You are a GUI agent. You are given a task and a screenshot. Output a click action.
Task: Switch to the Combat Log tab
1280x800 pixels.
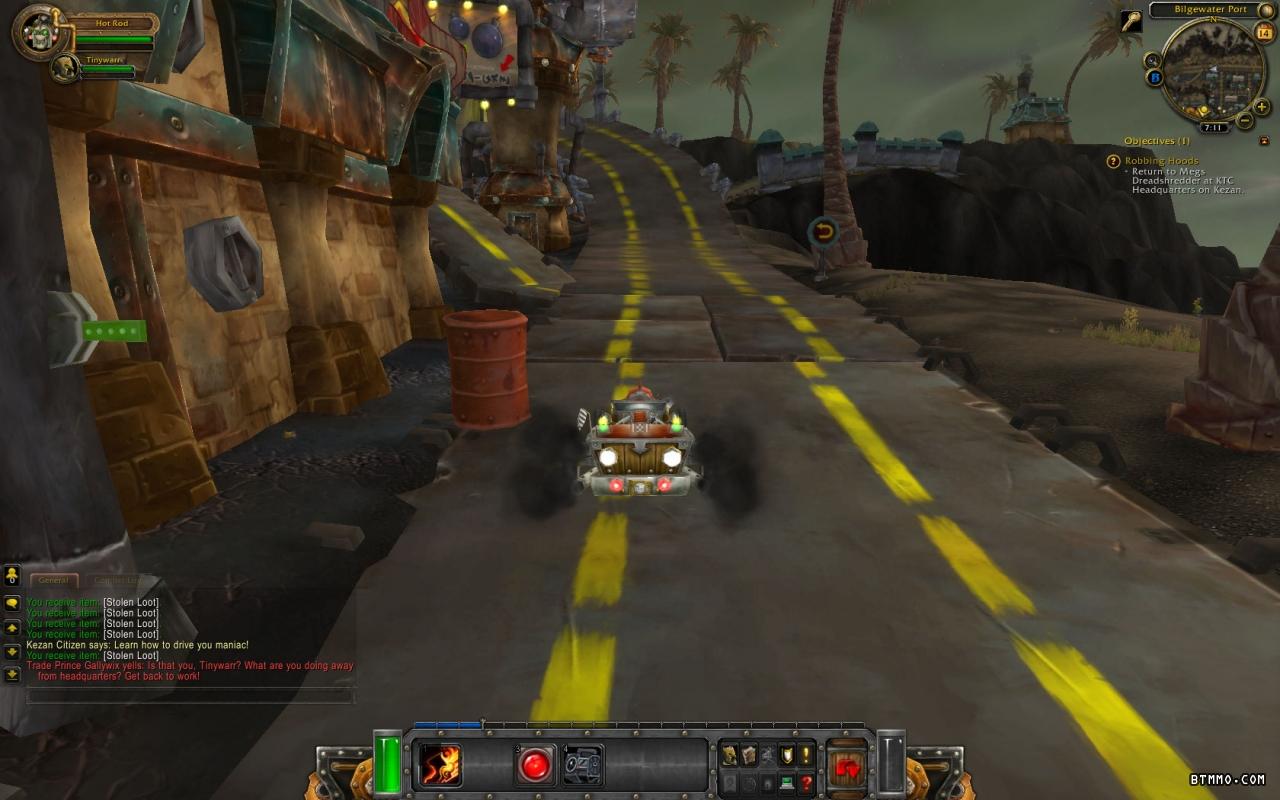116,580
